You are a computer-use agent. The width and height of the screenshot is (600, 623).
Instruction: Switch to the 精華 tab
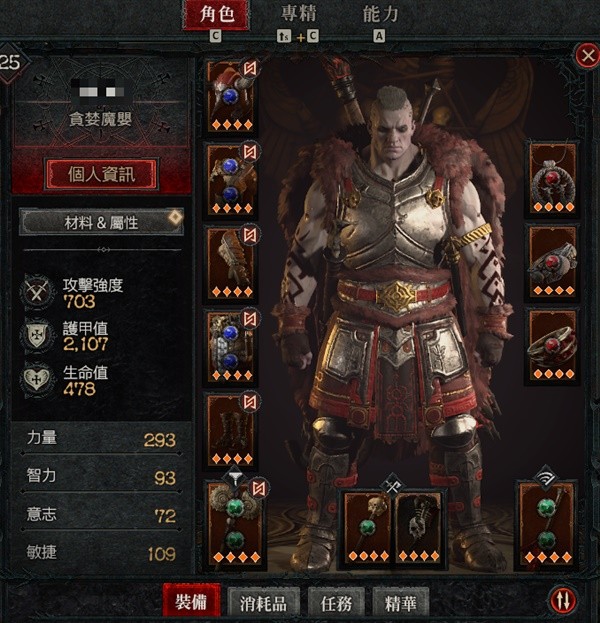(x=400, y=602)
